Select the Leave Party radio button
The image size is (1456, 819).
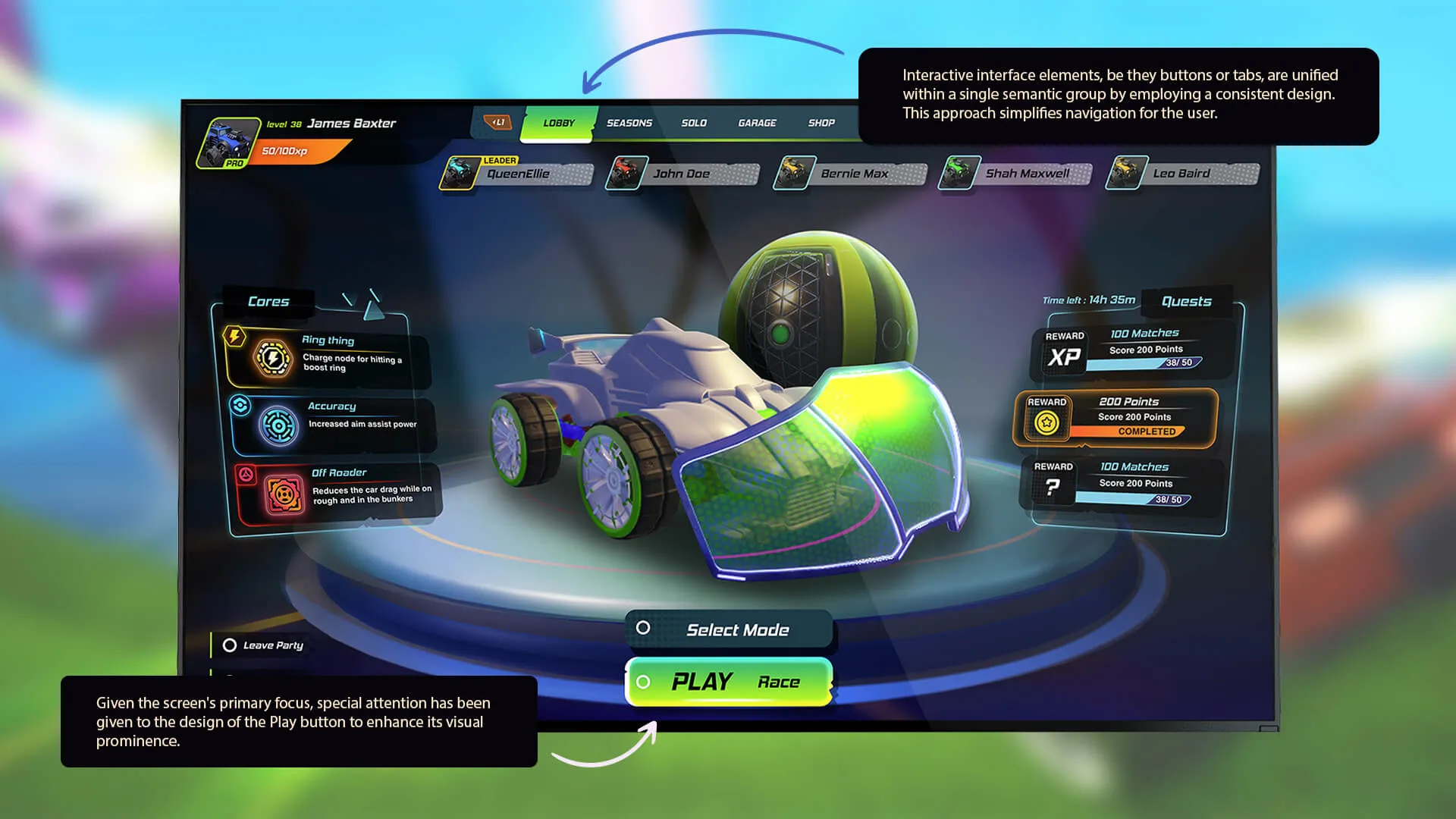[x=230, y=645]
